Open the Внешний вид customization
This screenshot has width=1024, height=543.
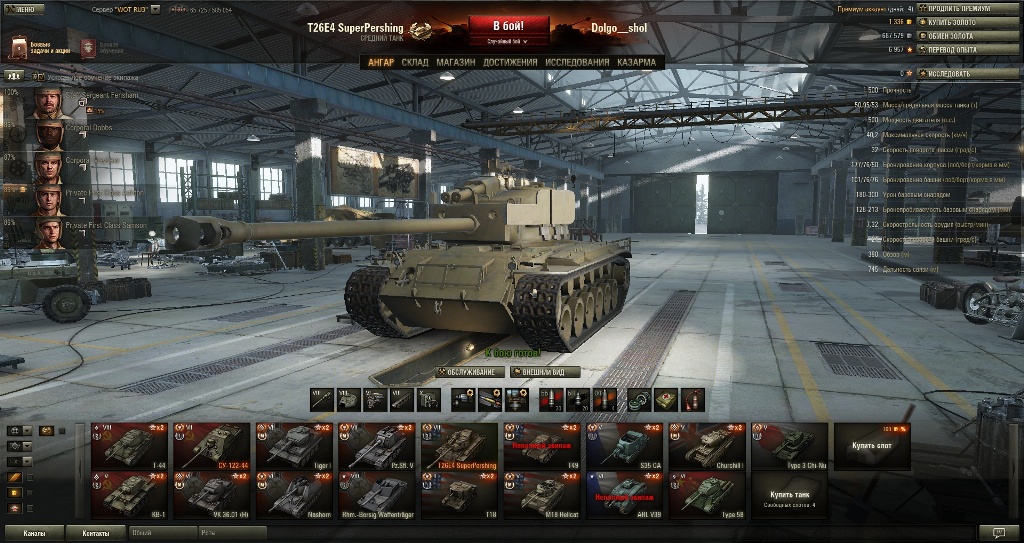tap(545, 372)
